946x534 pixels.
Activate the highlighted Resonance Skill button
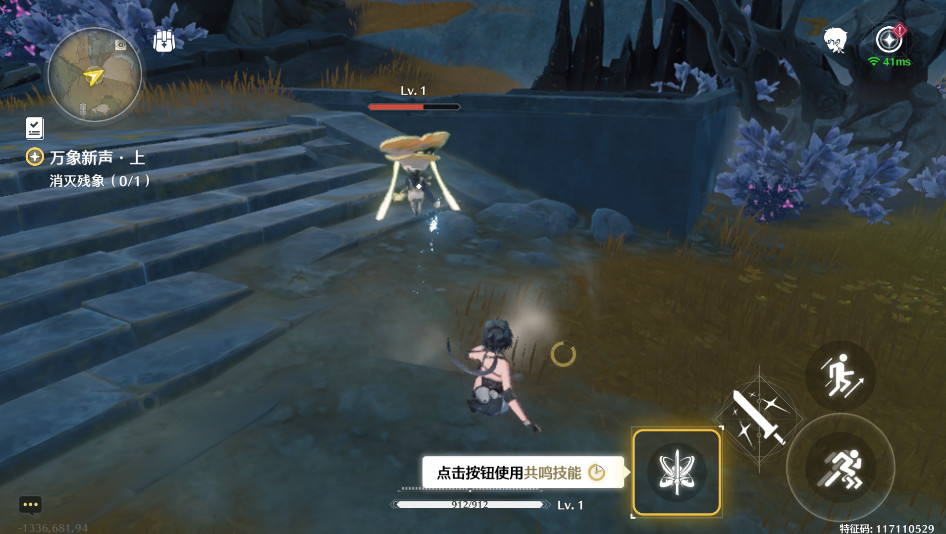677,472
